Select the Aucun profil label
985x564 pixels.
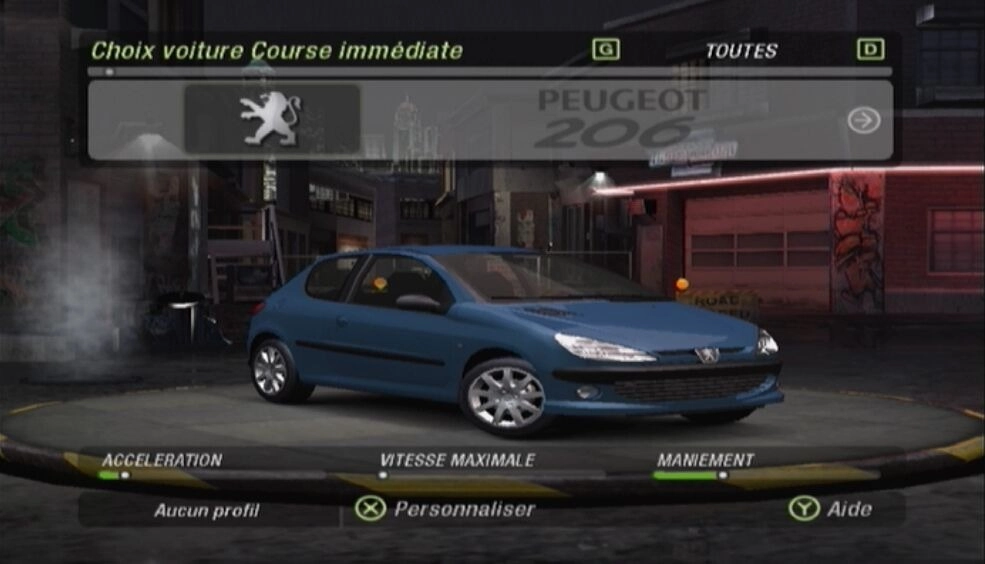[x=206, y=511]
